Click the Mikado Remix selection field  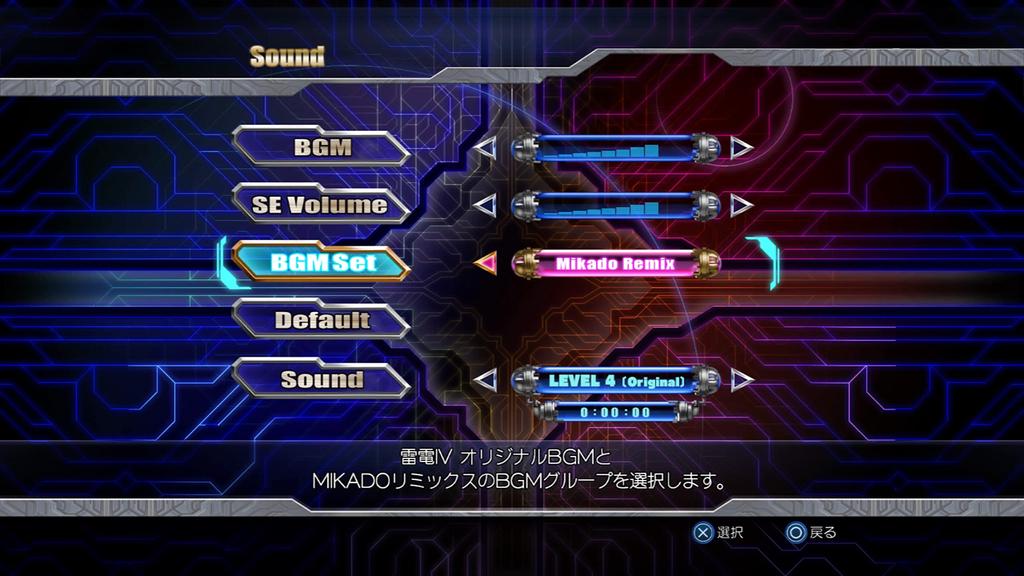point(615,264)
